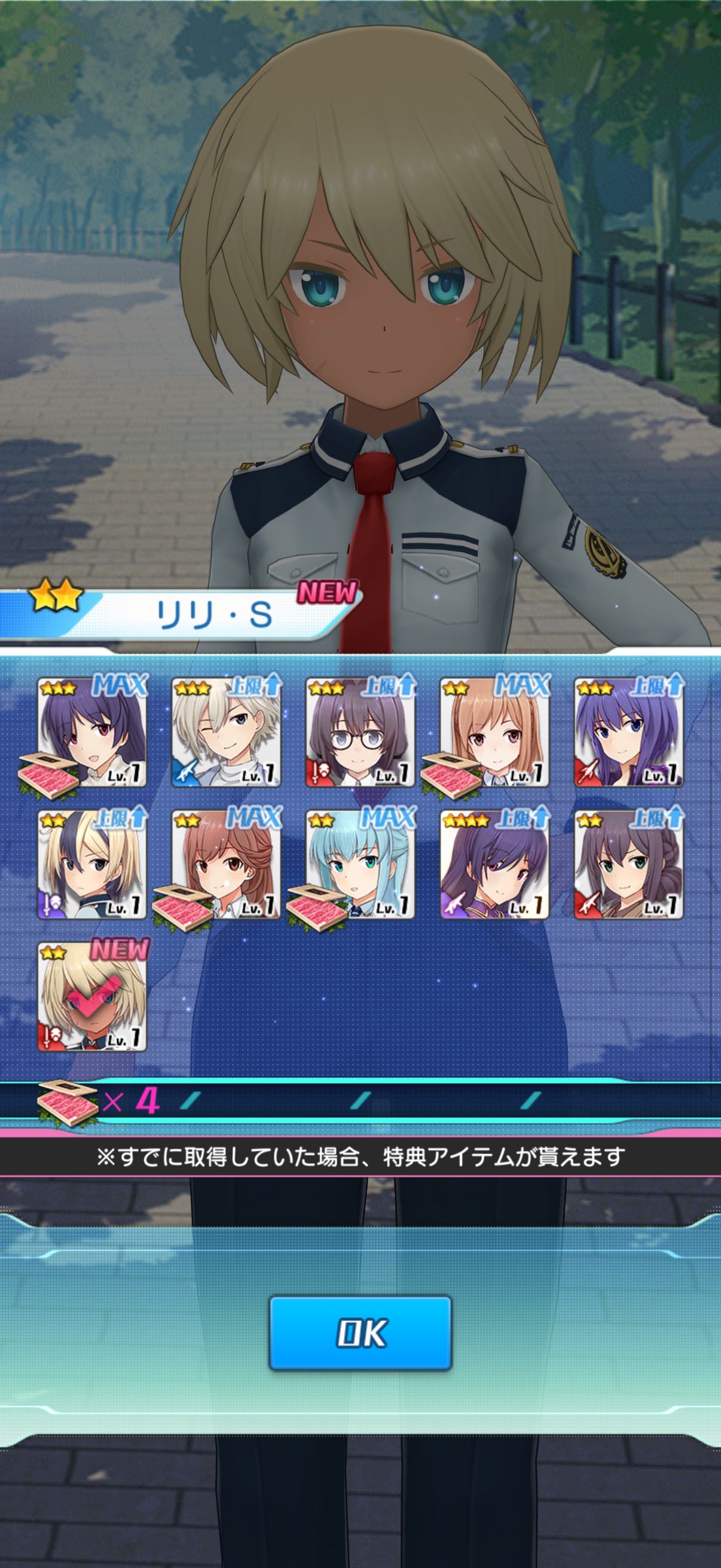
Task: Pick the blonde character with black hairband
Action: pos(92,864)
